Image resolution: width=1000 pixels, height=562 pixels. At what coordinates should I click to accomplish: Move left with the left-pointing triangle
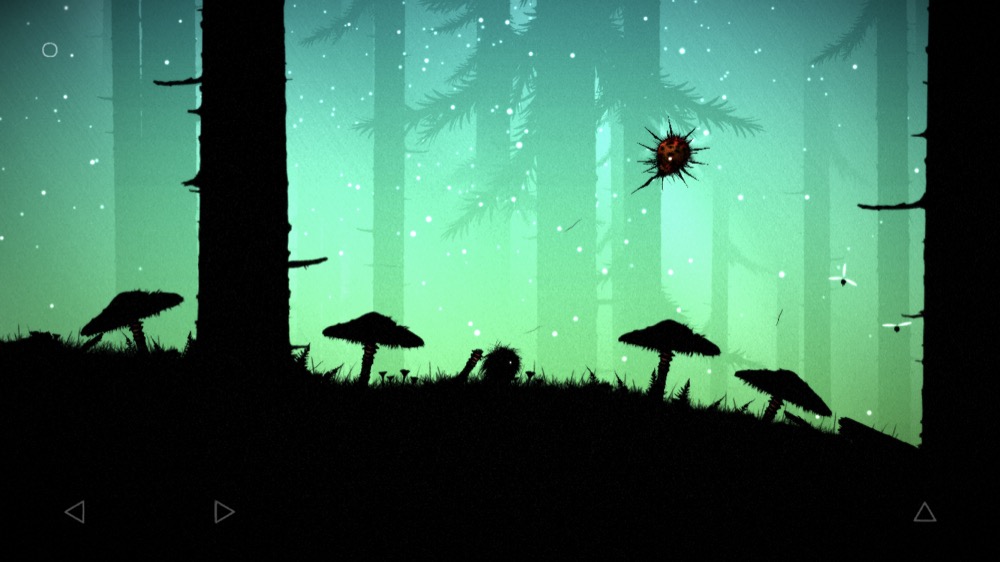click(75, 512)
